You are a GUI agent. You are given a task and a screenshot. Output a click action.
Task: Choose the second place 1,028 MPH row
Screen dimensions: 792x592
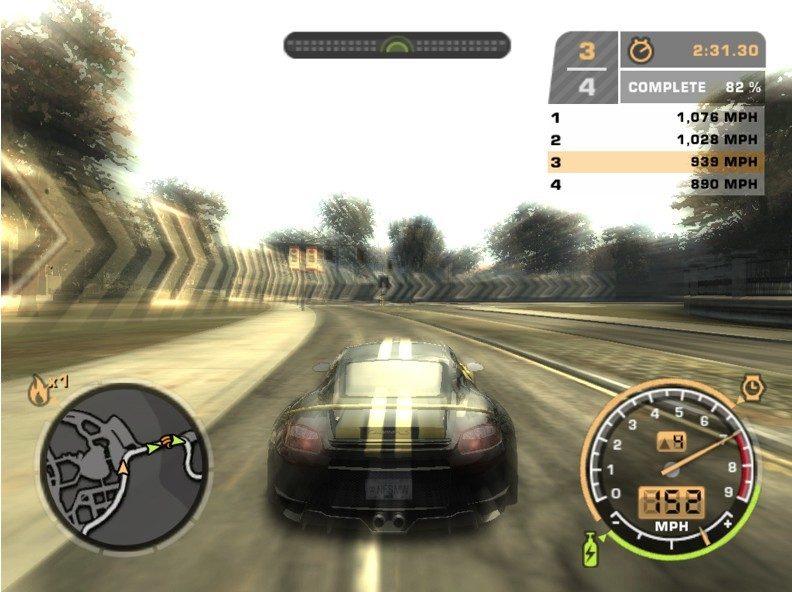click(x=655, y=140)
